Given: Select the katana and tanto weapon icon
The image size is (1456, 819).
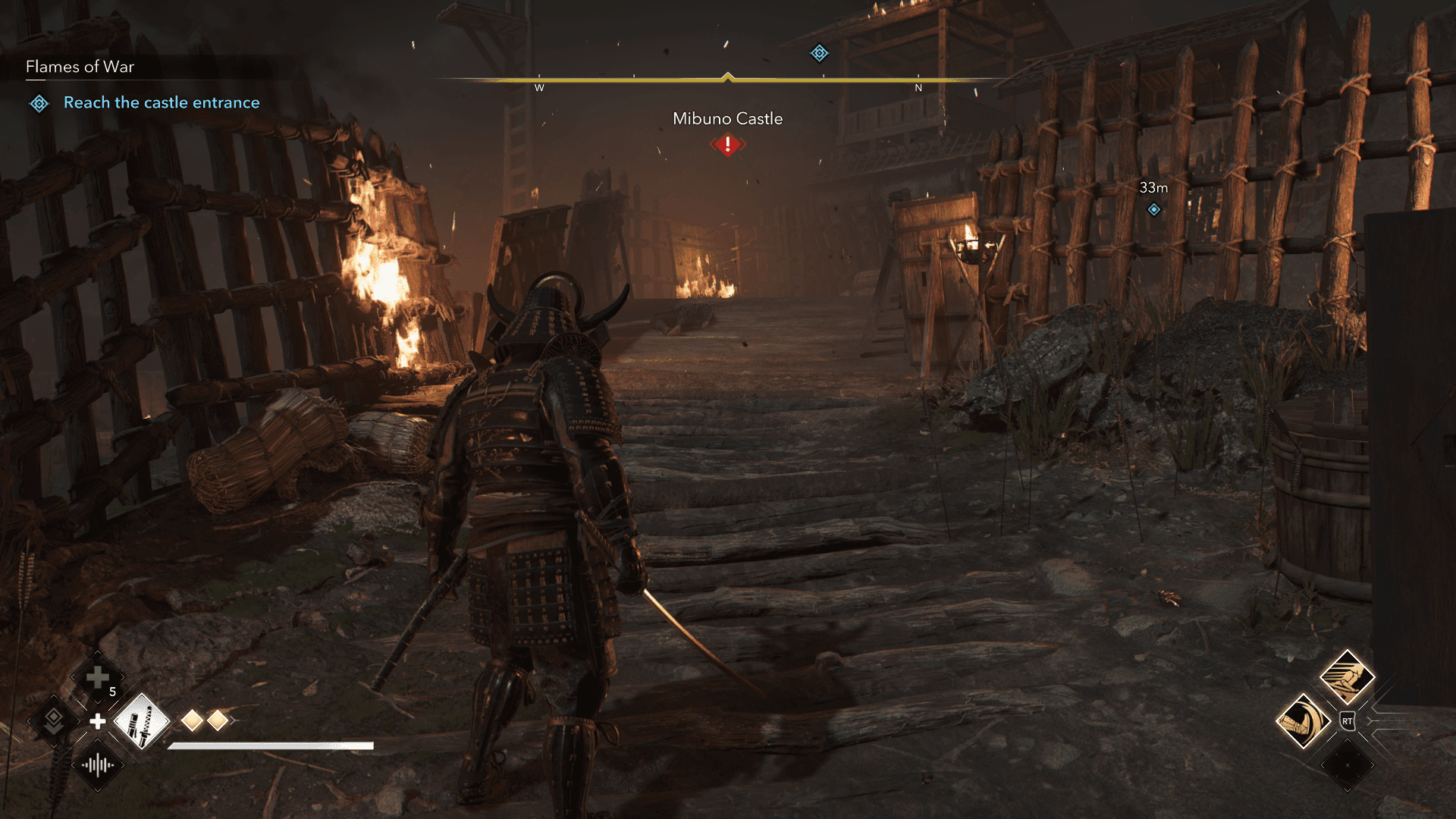Looking at the screenshot, I should (142, 721).
